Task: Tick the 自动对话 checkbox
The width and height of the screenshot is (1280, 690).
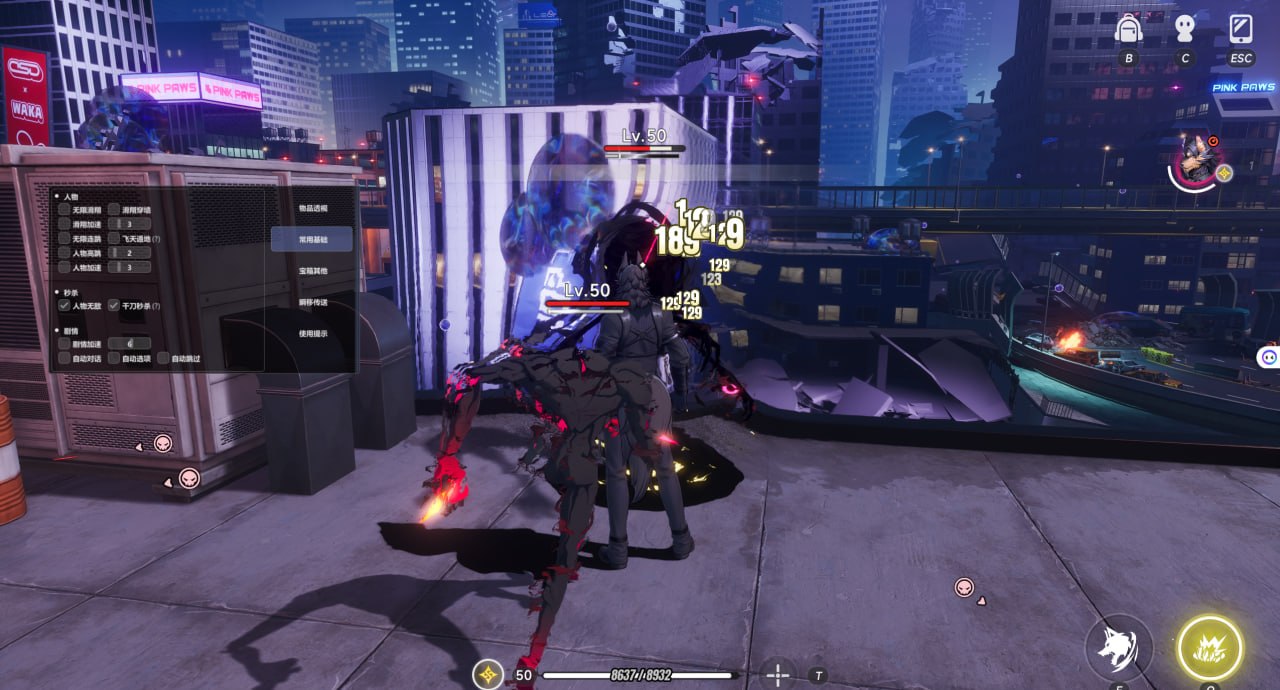Action: pos(64,357)
